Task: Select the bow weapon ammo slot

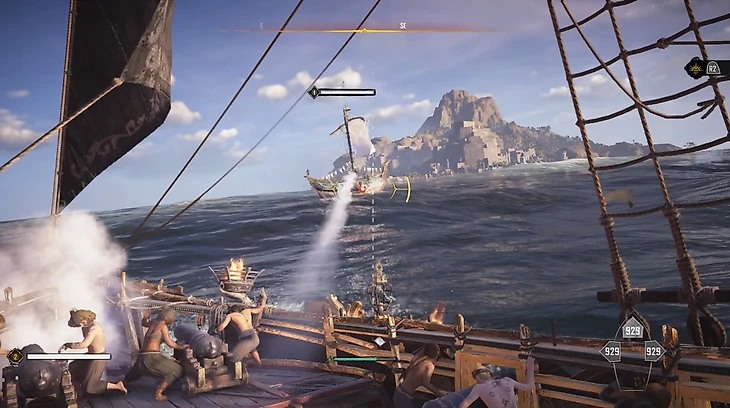Action: pos(632,331)
